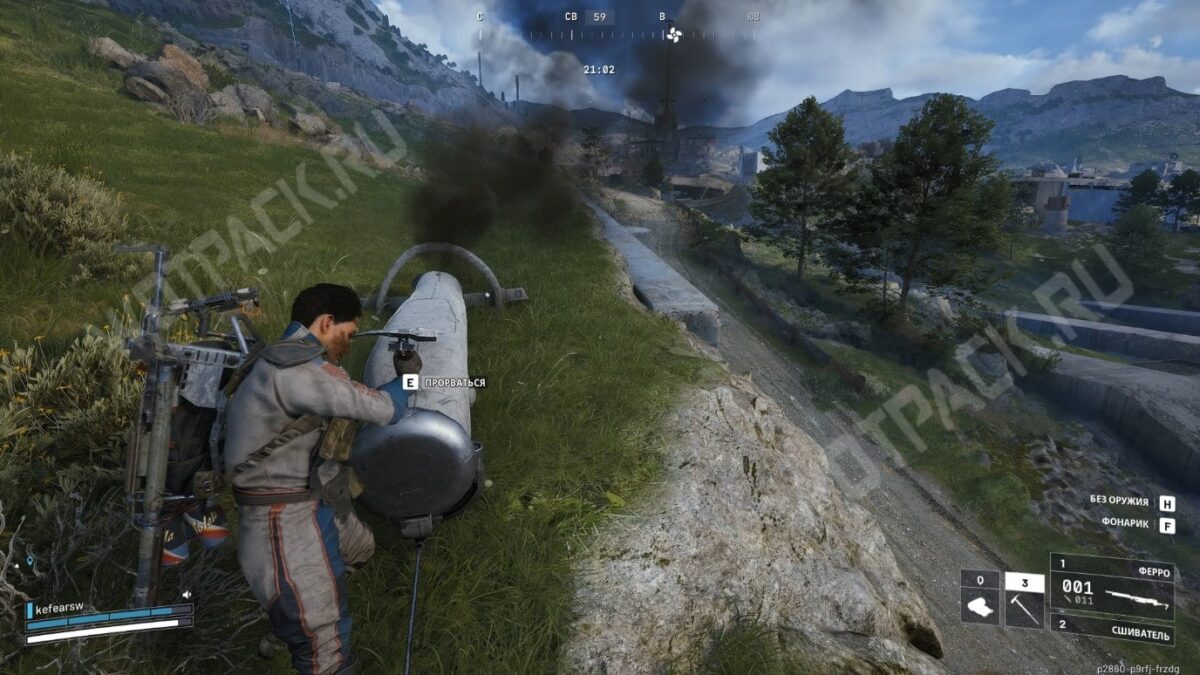
Task: Switch to the Сшиватель weapon slot
Action: 1111,629
